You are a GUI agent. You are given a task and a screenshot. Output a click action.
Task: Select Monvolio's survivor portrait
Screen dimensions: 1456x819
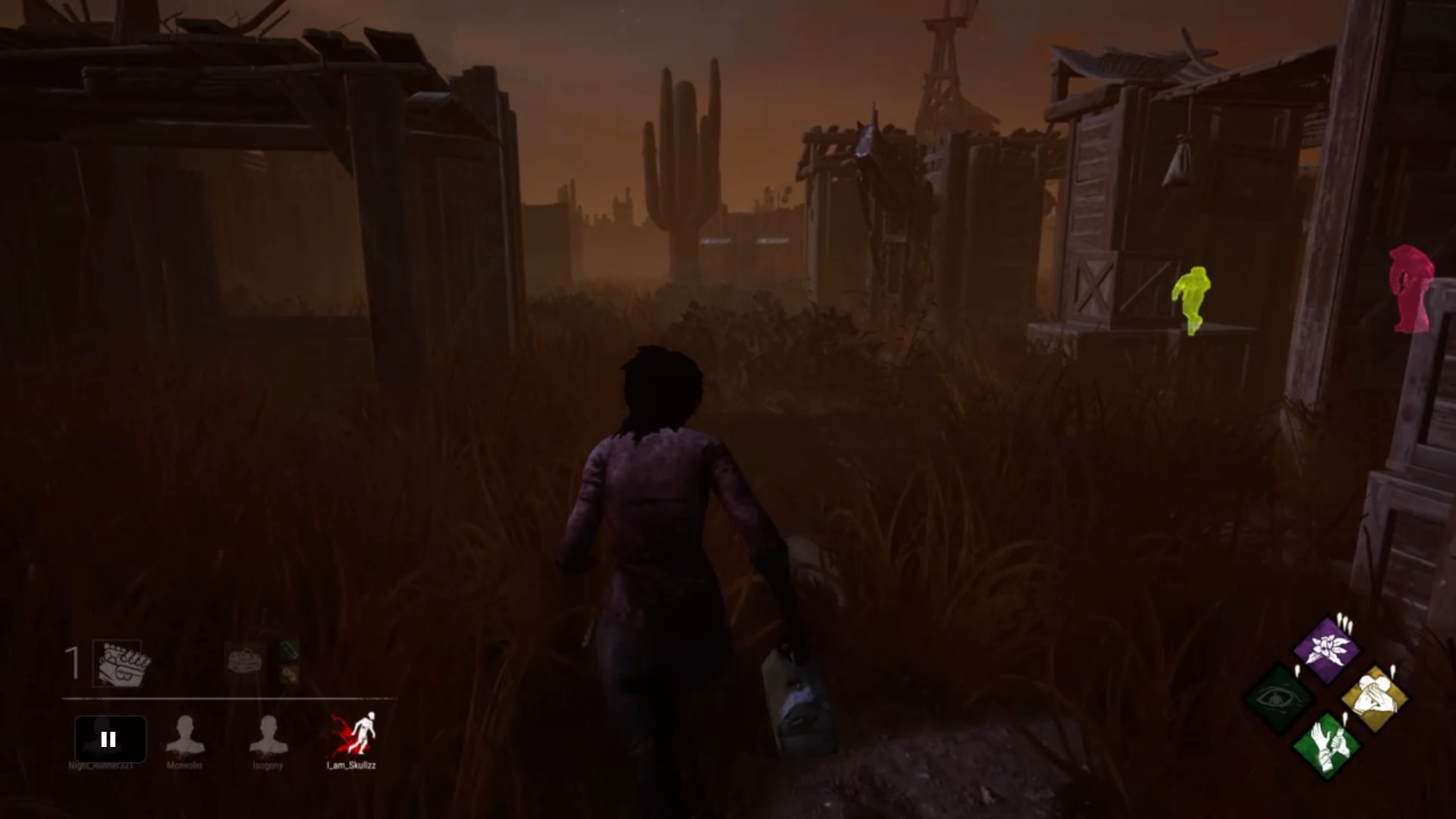(x=186, y=736)
